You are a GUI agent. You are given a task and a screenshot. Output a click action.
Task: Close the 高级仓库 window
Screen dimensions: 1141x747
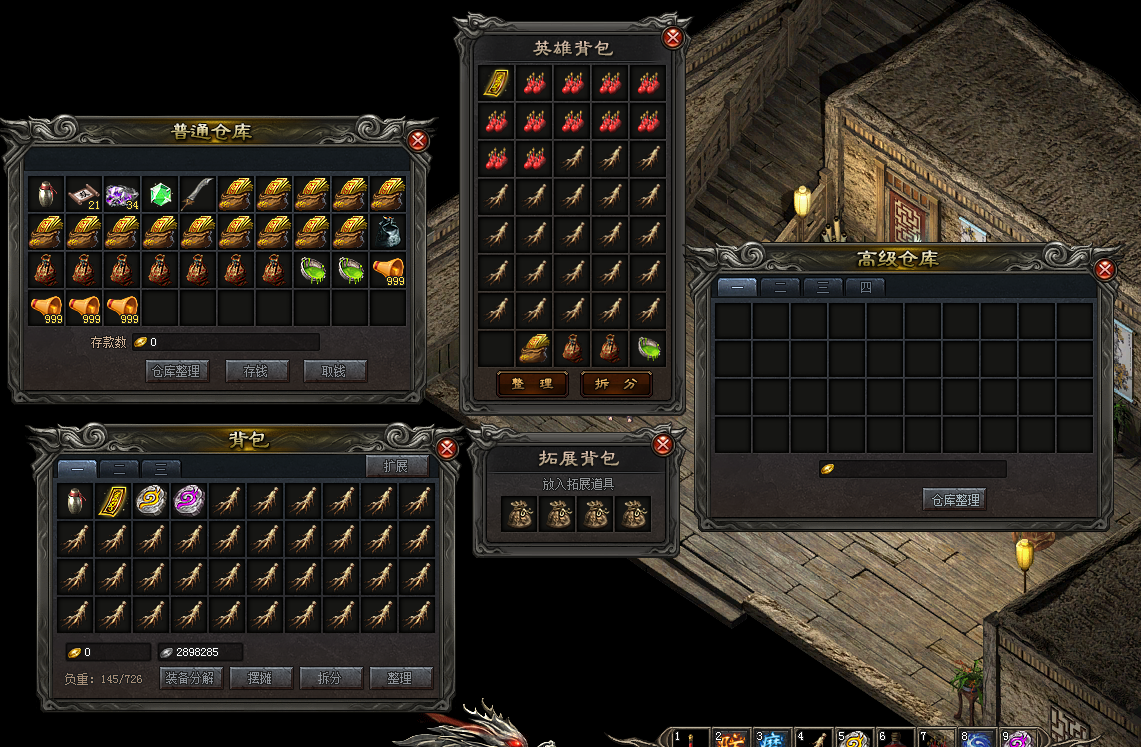coord(1105,269)
